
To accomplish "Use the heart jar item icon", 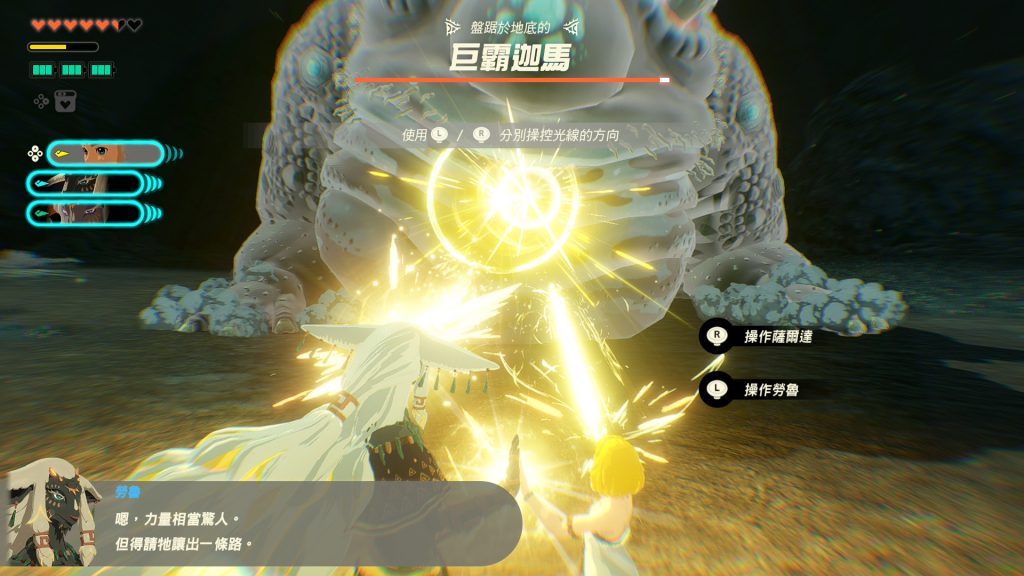I will [x=66, y=101].
